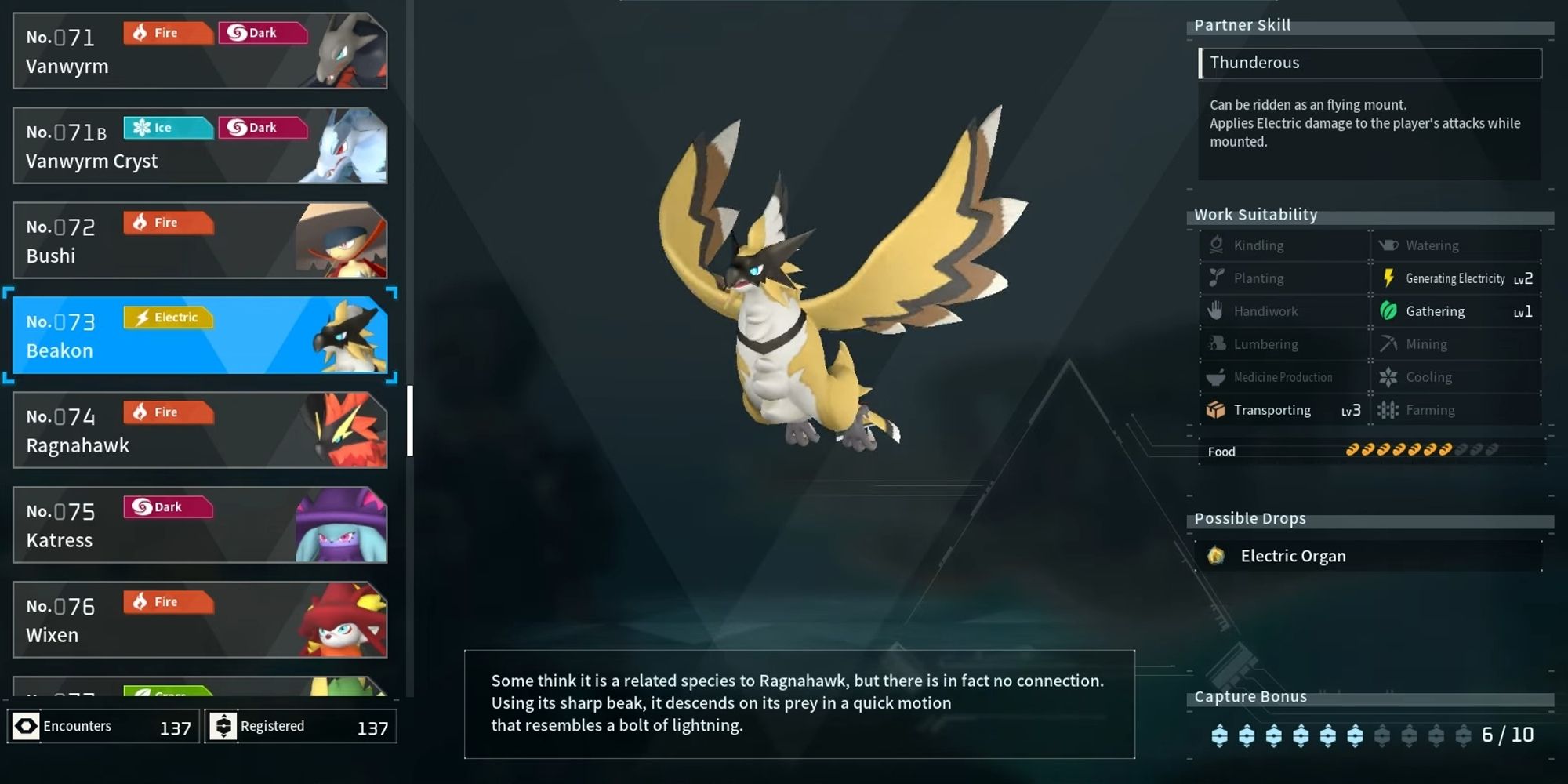
Task: Click the Fire type badge on Ragnahawk
Action: click(167, 412)
